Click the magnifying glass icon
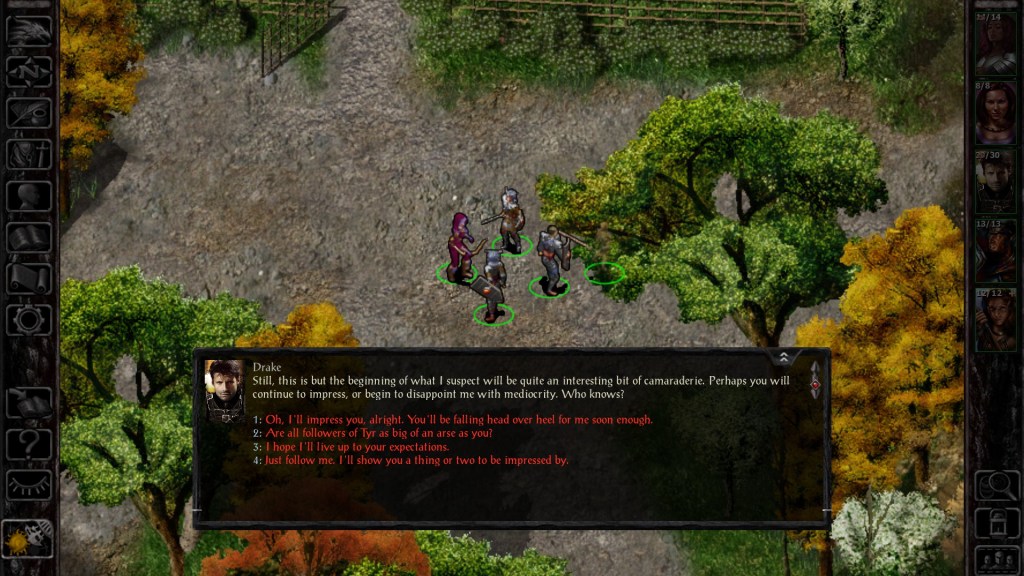The width and height of the screenshot is (1024, 576). click(996, 486)
